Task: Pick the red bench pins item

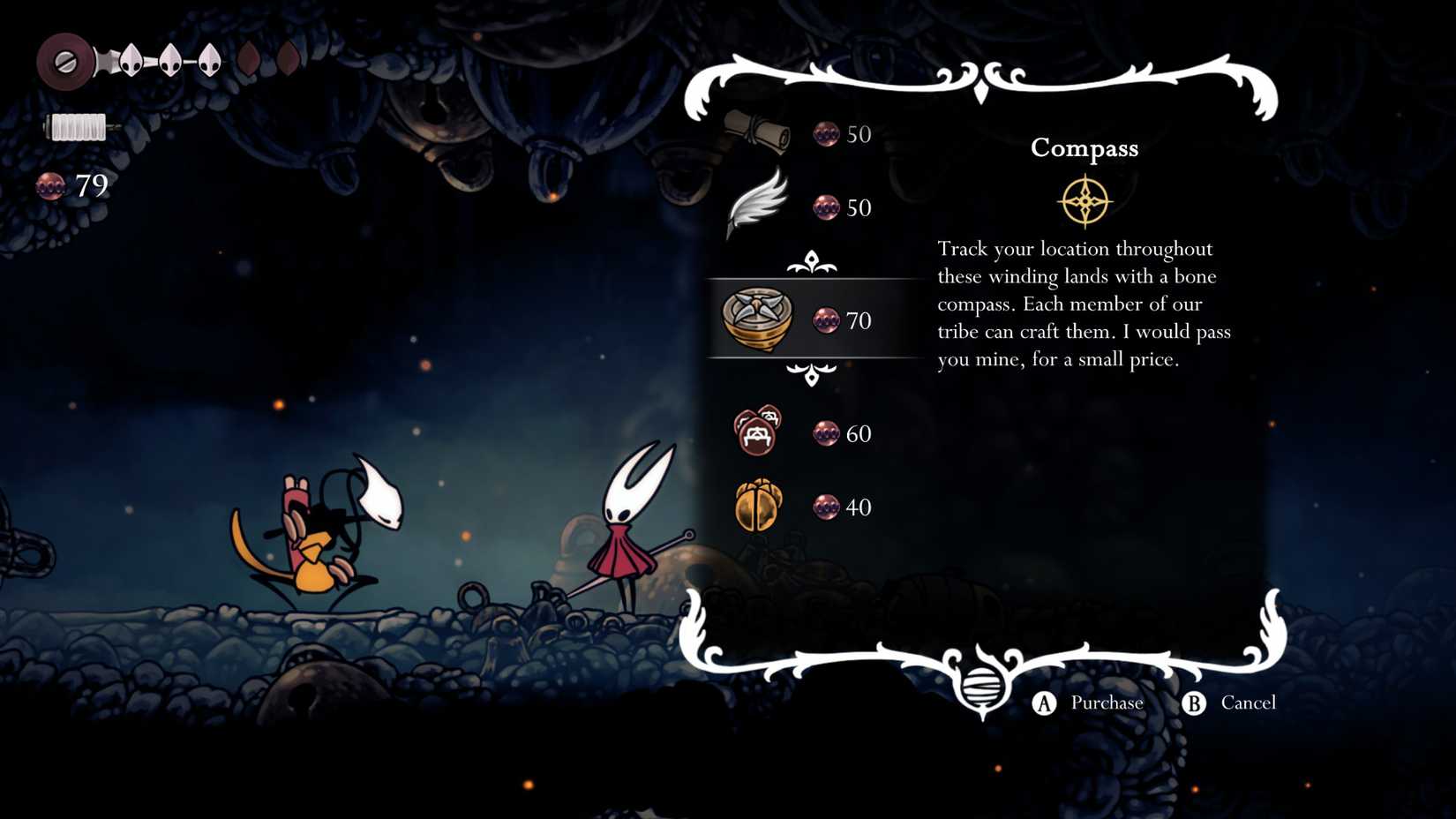Action: point(758,432)
